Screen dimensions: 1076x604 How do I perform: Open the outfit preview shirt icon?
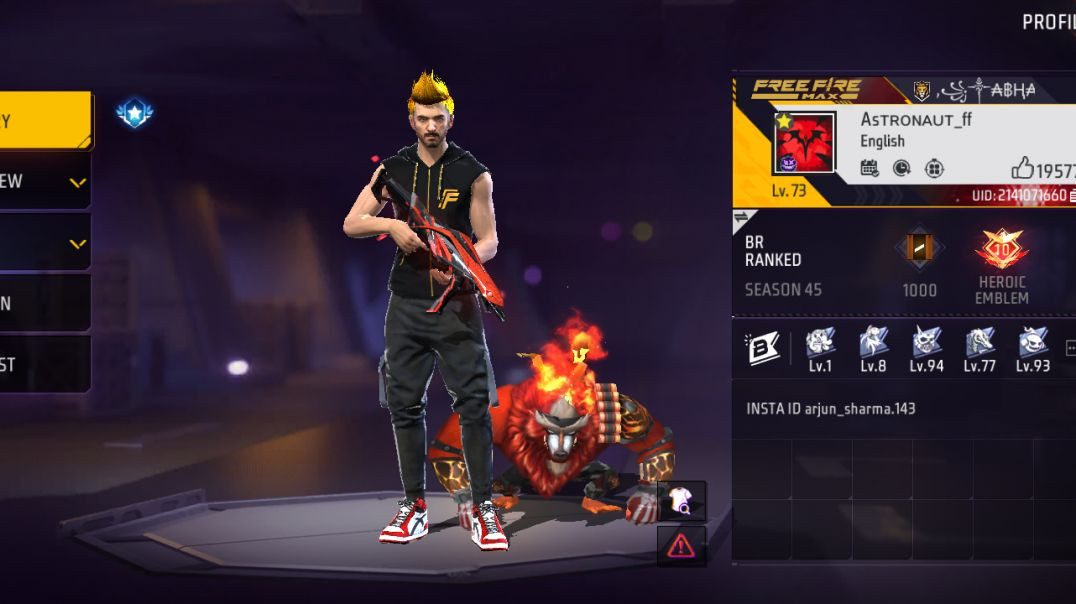pos(682,500)
